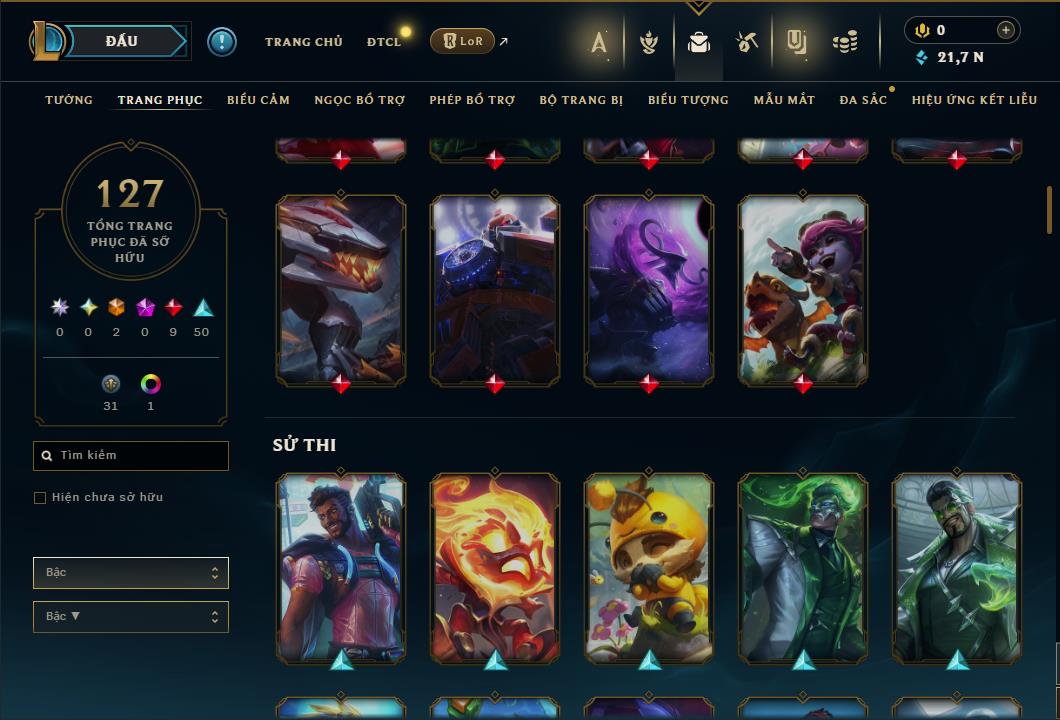Click the plus button to buy RP
The image size is (1060, 720).
click(x=1005, y=30)
